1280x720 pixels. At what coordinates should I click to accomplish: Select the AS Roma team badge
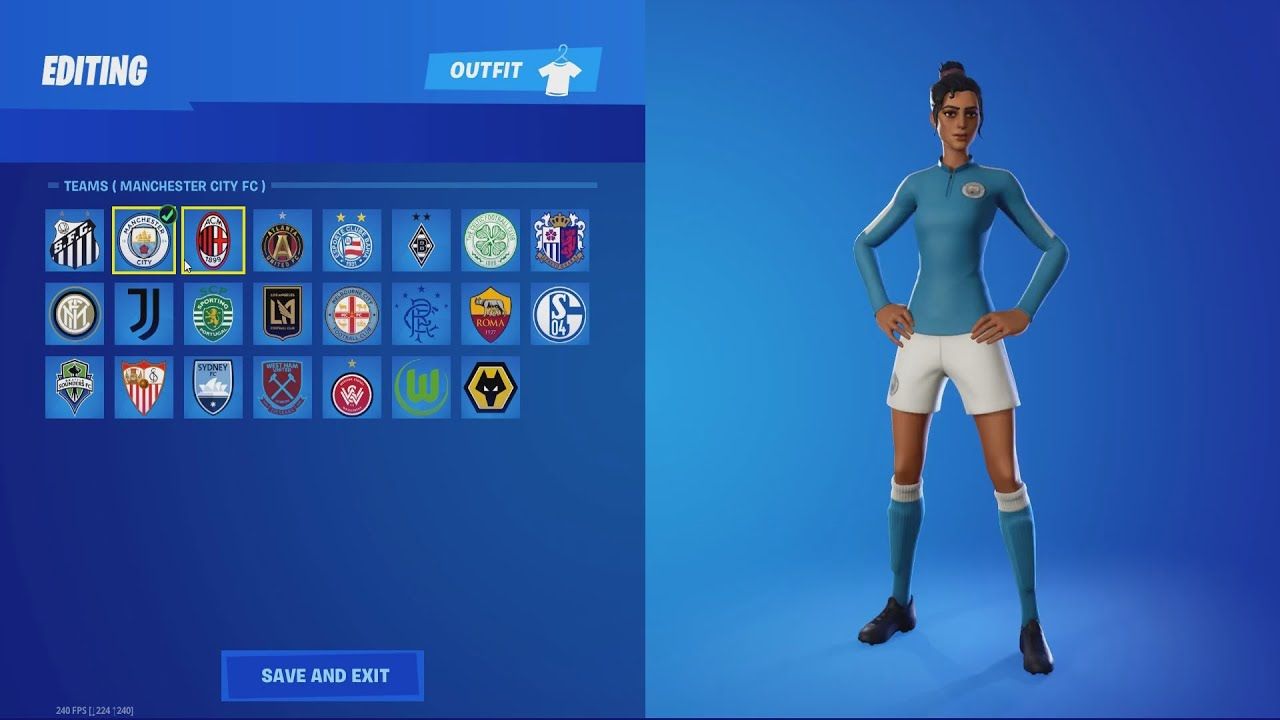point(490,314)
